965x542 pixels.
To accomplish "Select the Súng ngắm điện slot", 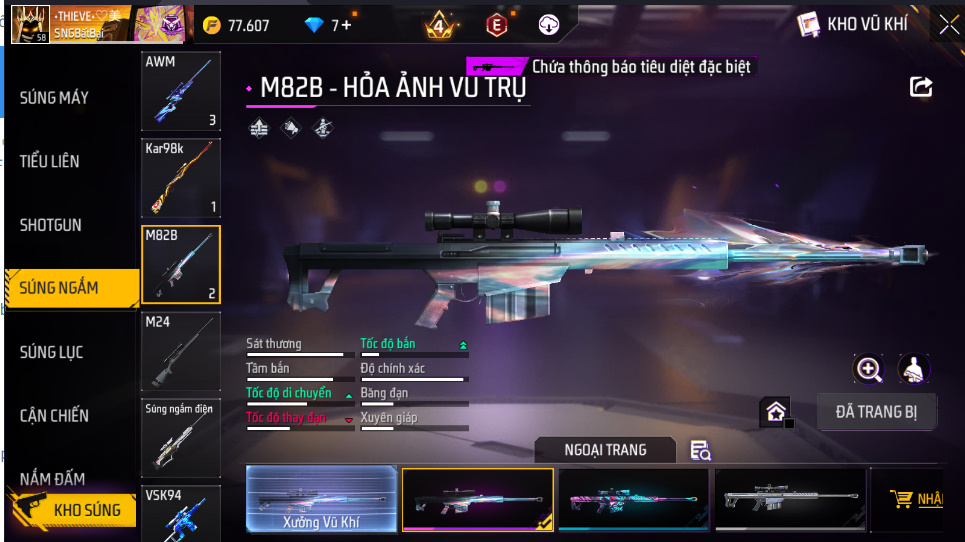I will (181, 437).
